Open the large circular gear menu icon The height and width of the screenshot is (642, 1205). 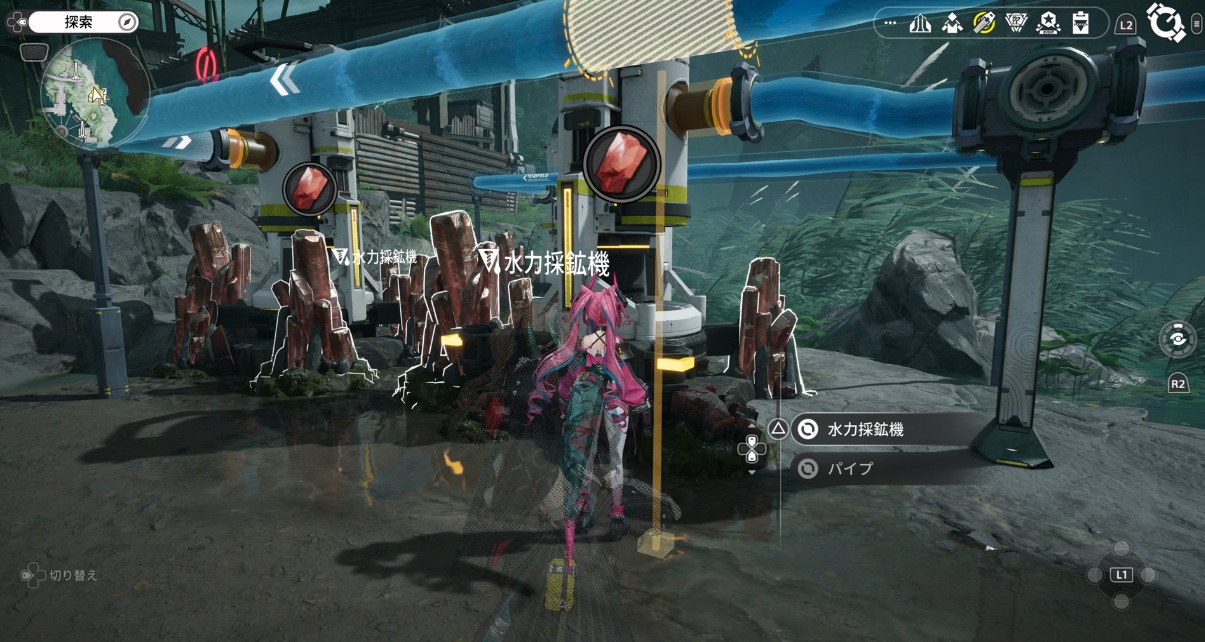[x=1165, y=22]
